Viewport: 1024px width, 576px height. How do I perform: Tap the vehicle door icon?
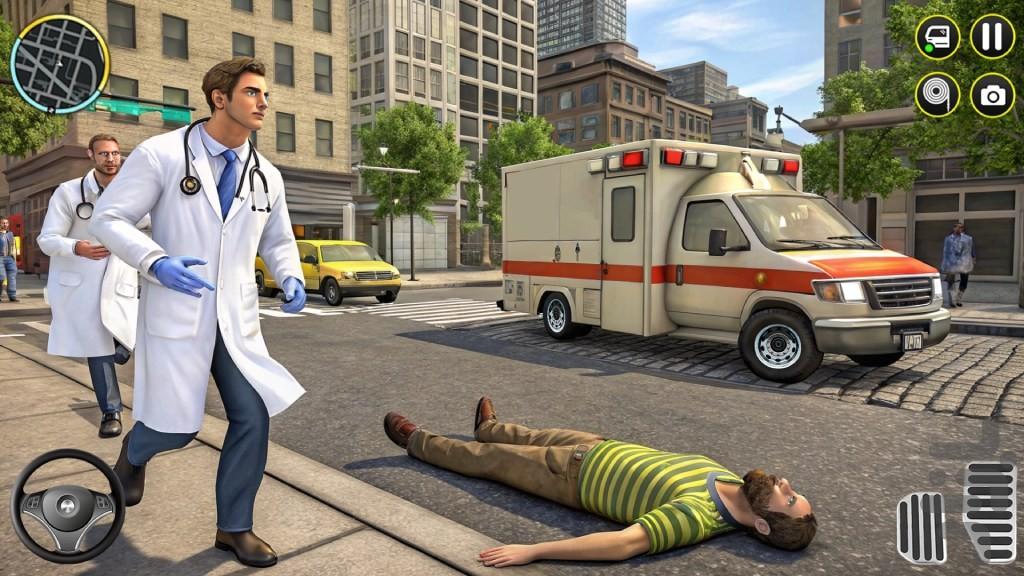937,38
